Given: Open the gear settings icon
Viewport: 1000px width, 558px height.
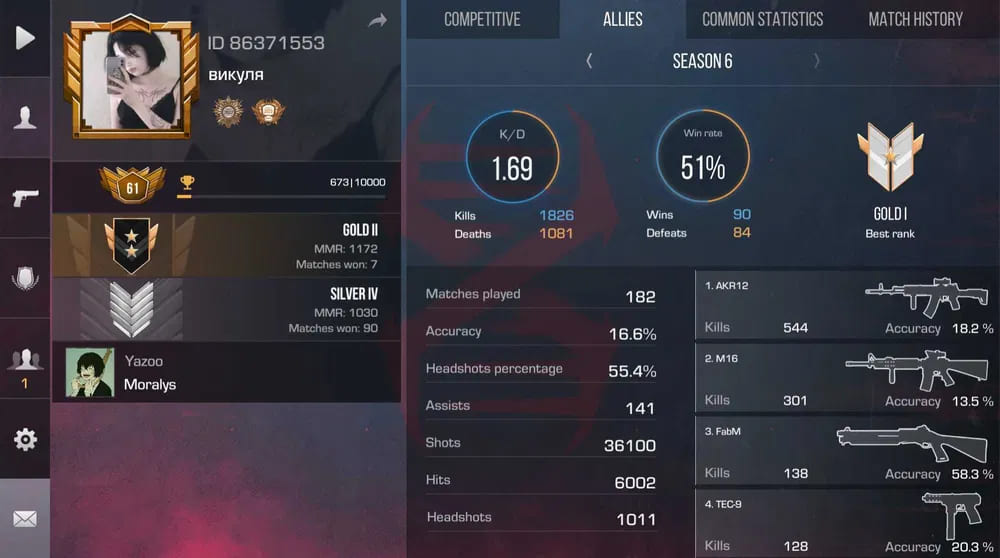Looking at the screenshot, I should tap(25, 439).
